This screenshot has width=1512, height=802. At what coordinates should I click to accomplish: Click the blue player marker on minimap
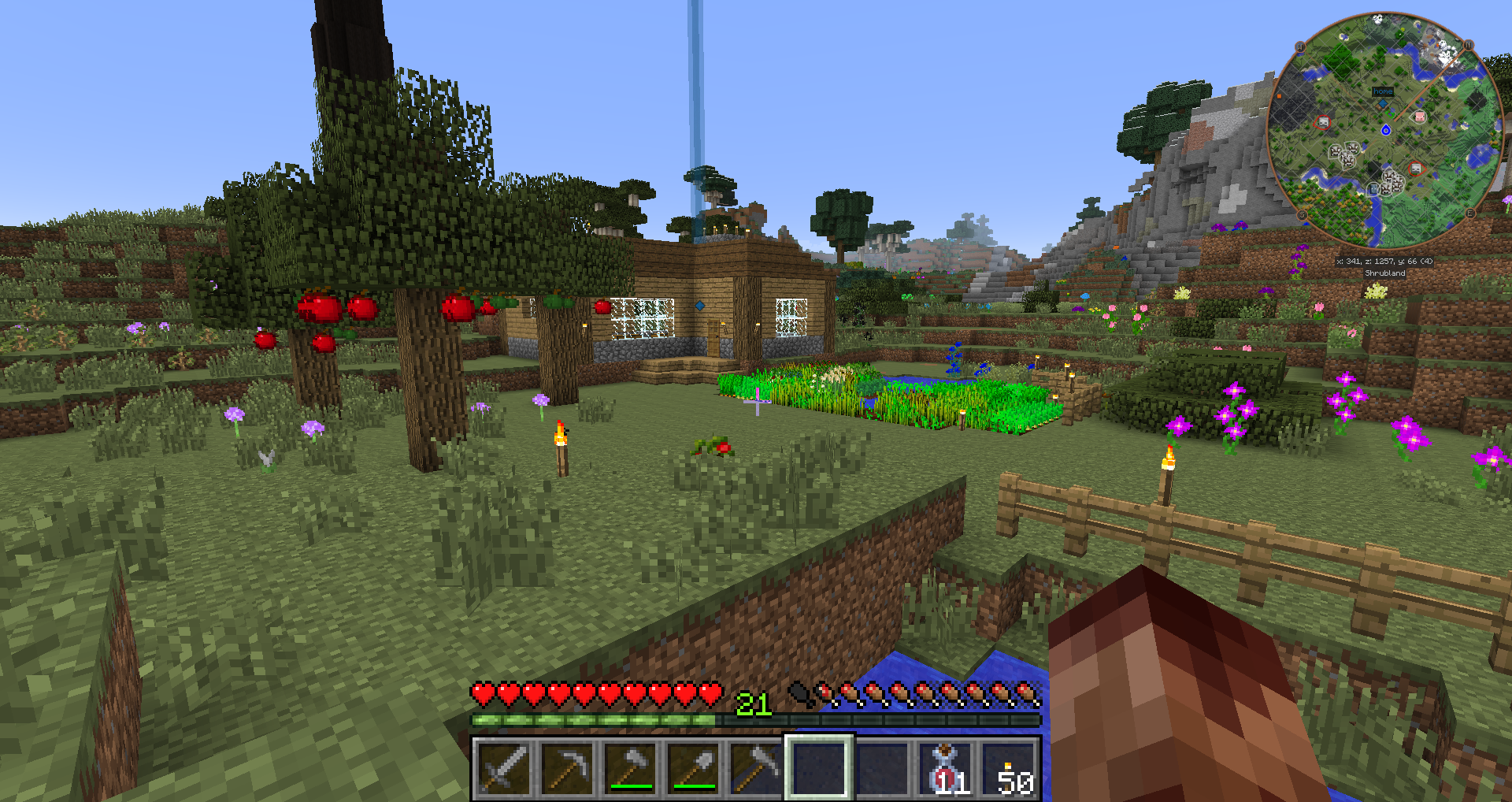pos(1386,129)
